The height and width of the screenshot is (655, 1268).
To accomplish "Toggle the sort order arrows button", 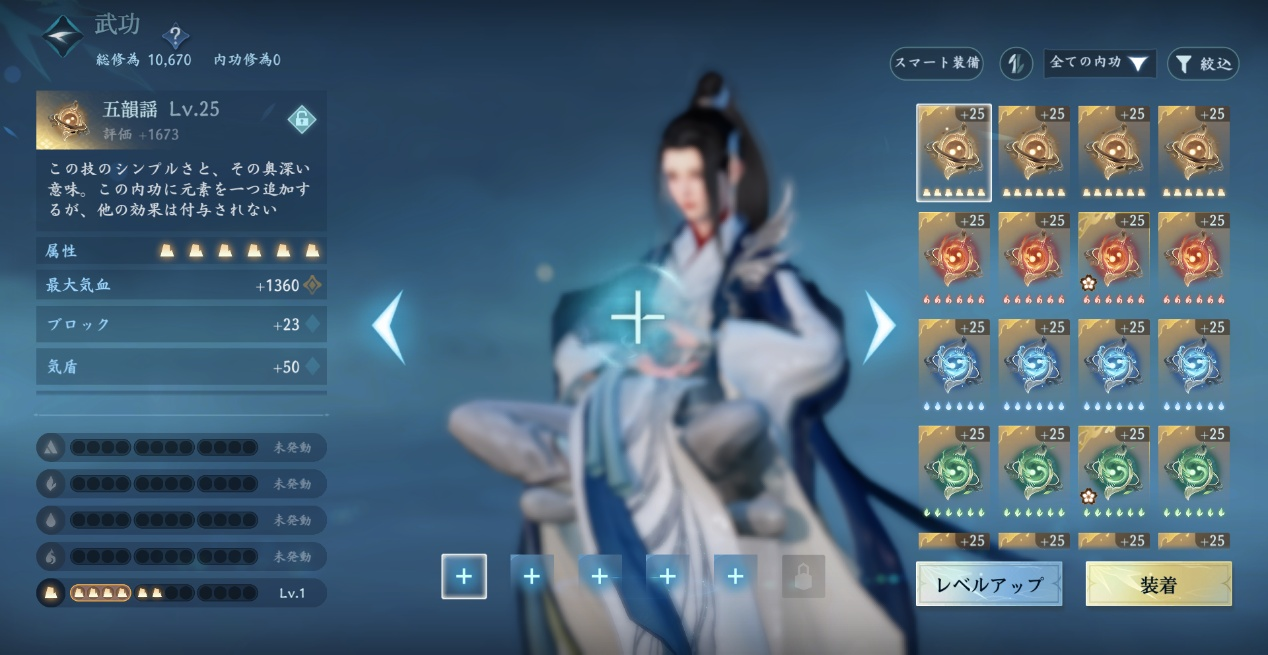I will (1015, 64).
